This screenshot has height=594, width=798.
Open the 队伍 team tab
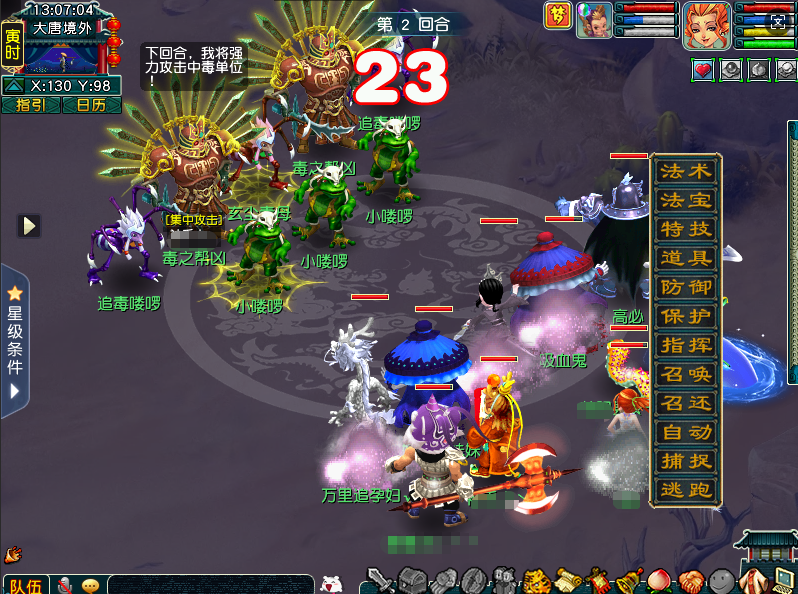coord(26,585)
